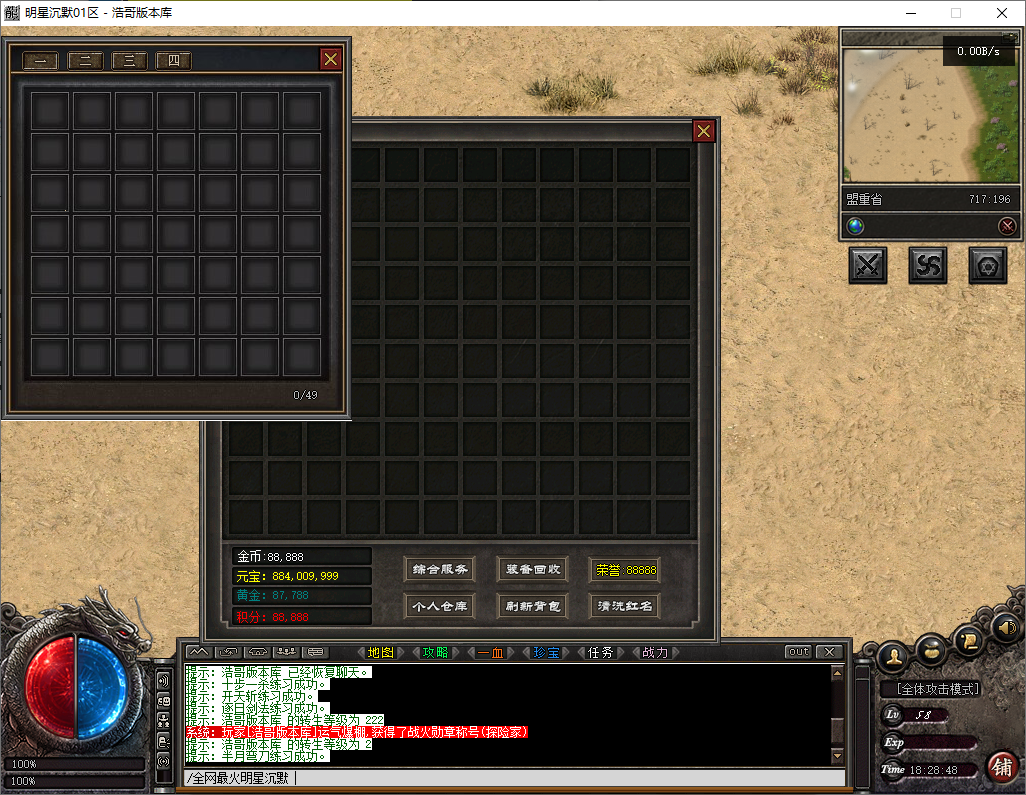
Task: Refresh the bag with 刷新背包
Action: [532, 605]
